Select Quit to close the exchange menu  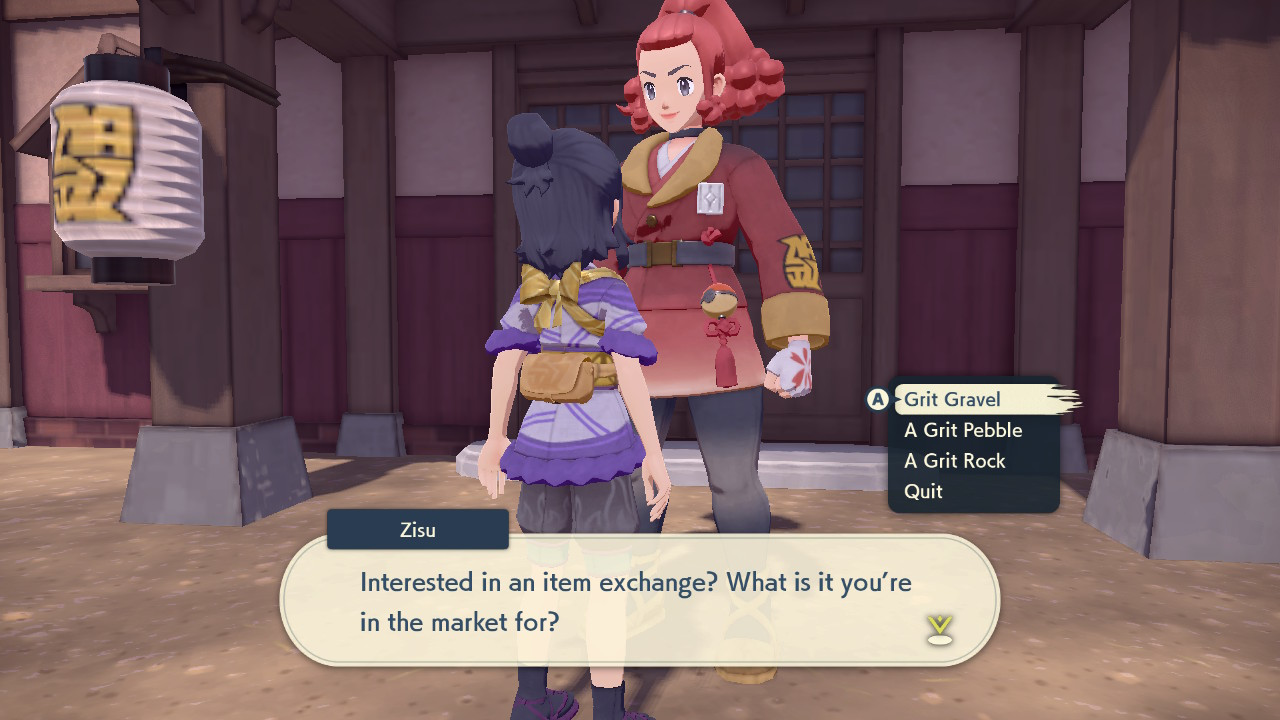(923, 491)
